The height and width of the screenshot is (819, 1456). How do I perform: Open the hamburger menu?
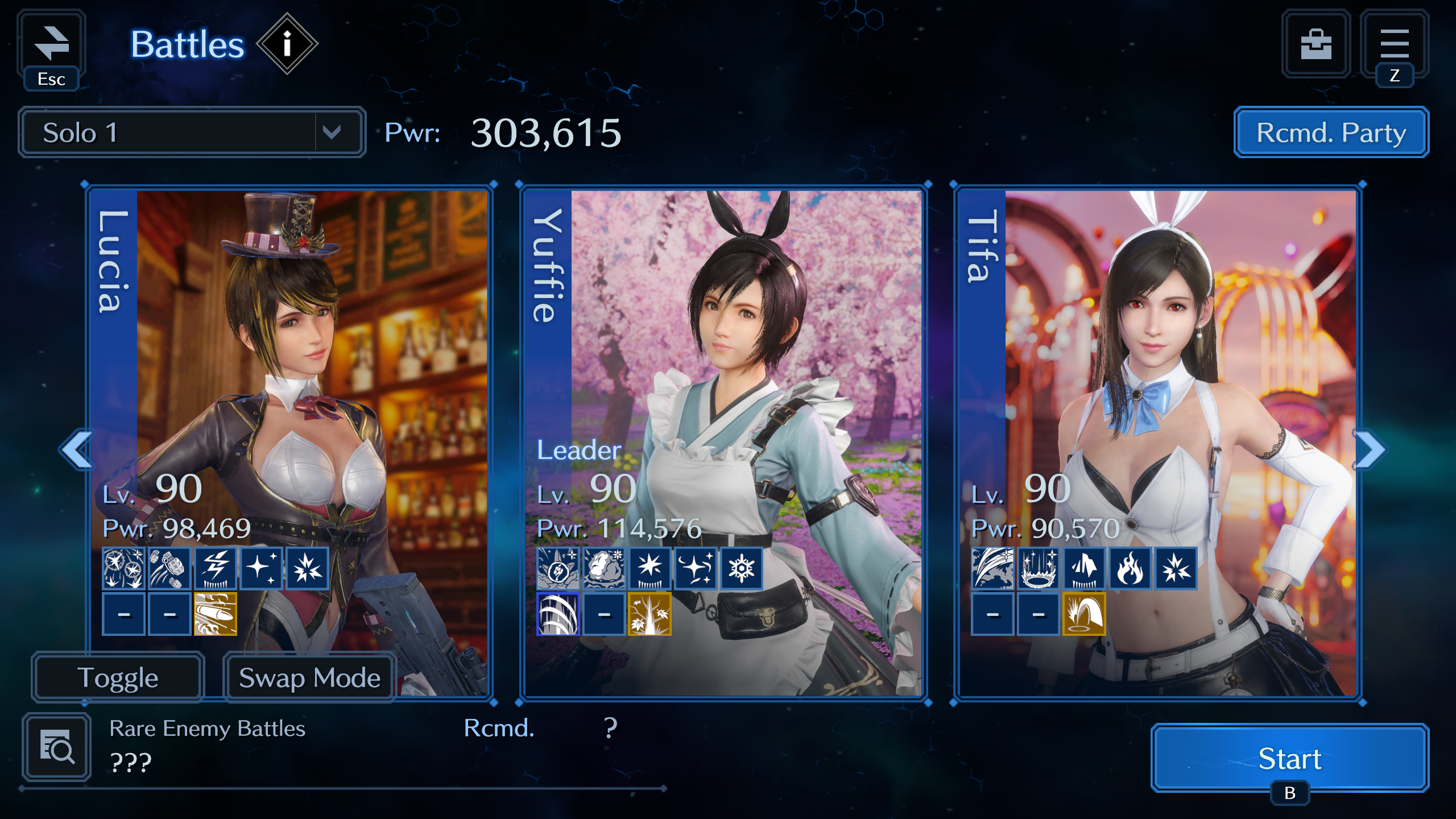[1394, 44]
